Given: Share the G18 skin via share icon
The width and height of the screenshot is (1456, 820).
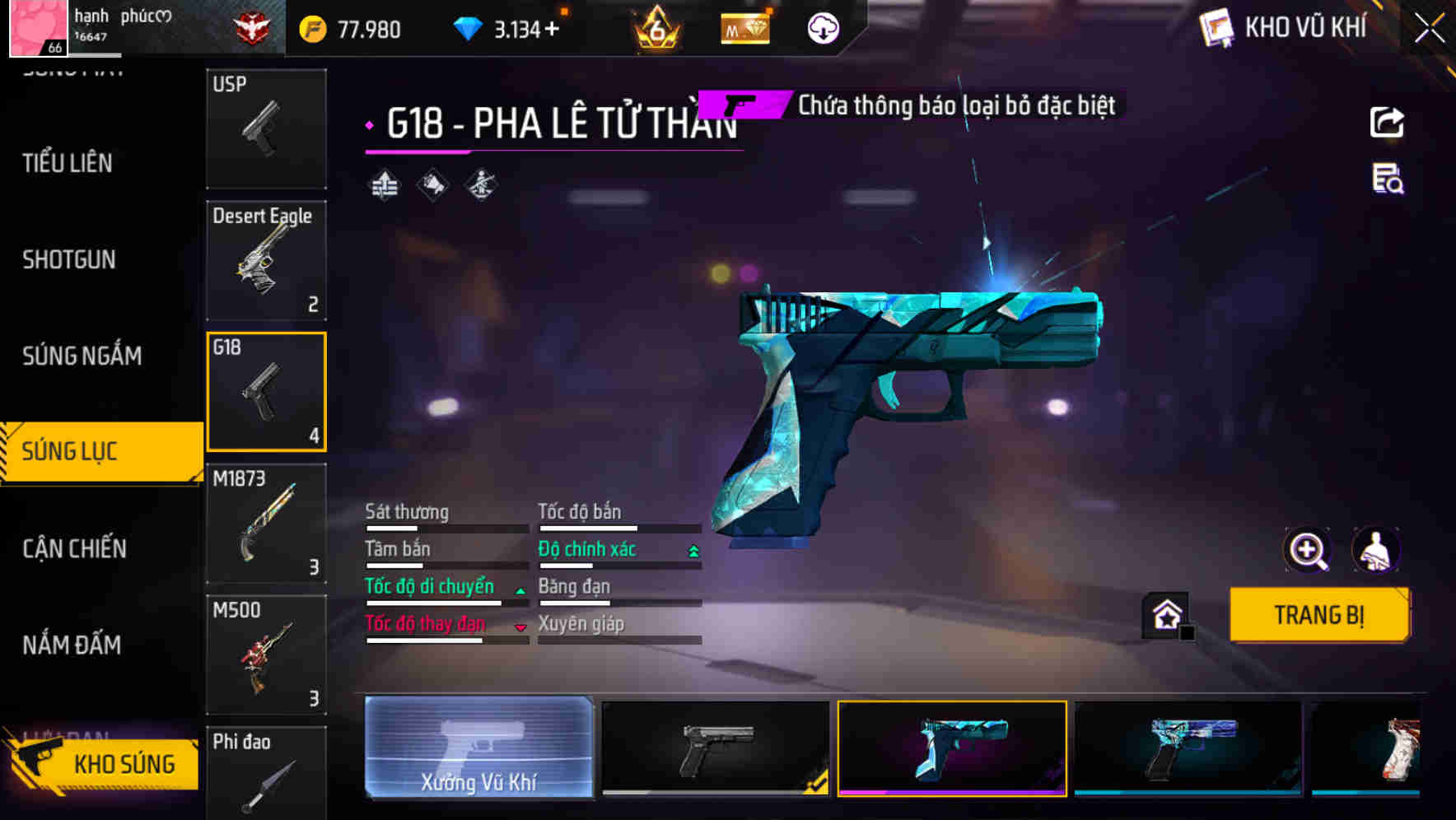Looking at the screenshot, I should 1388,122.
